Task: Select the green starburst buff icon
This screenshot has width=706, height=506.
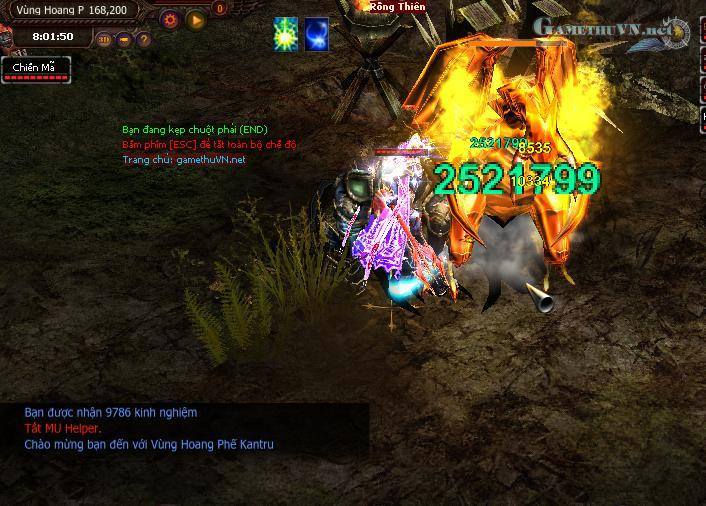Action: tap(286, 33)
